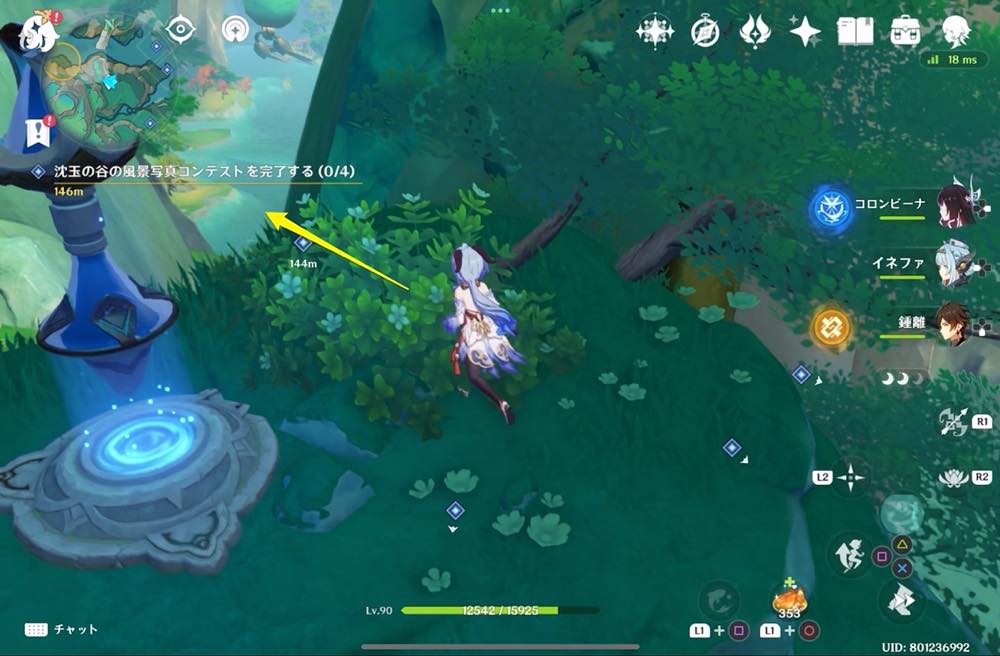The height and width of the screenshot is (656, 1000).
Task: Open the チャット chat box
Action: (62, 629)
